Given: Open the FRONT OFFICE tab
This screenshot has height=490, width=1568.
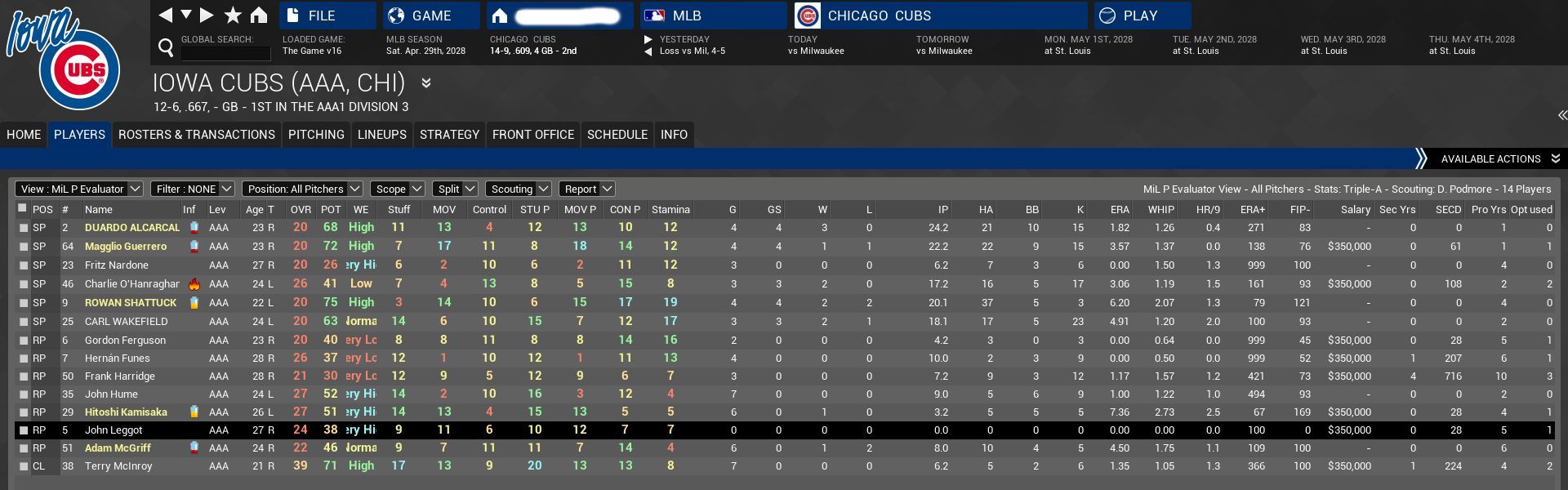Looking at the screenshot, I should tap(533, 135).
